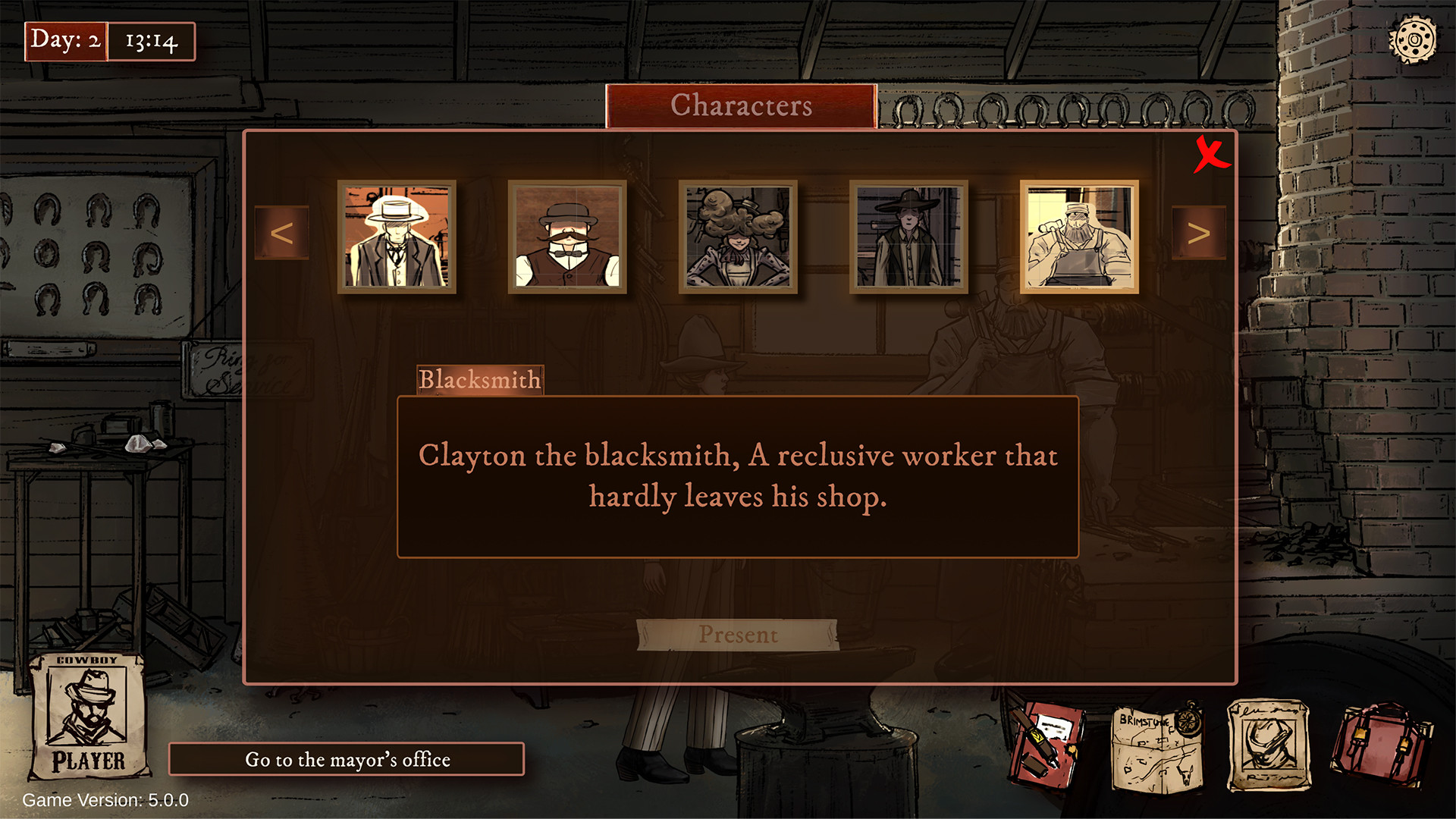Select the Characters tab
The image size is (1456, 819).
pyautogui.click(x=742, y=106)
